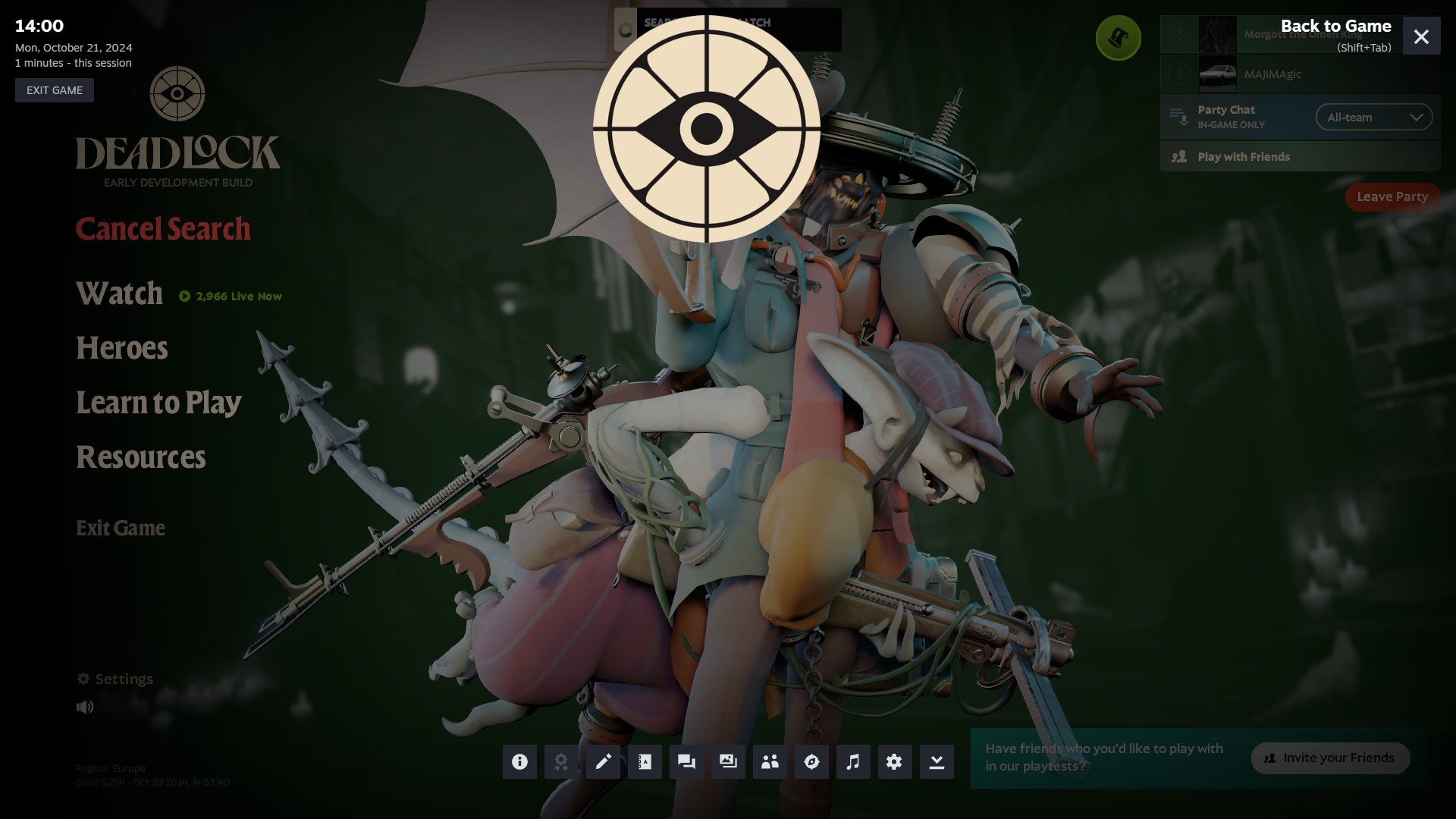
Task: Open the screenshots gallery icon
Action: [x=728, y=761]
